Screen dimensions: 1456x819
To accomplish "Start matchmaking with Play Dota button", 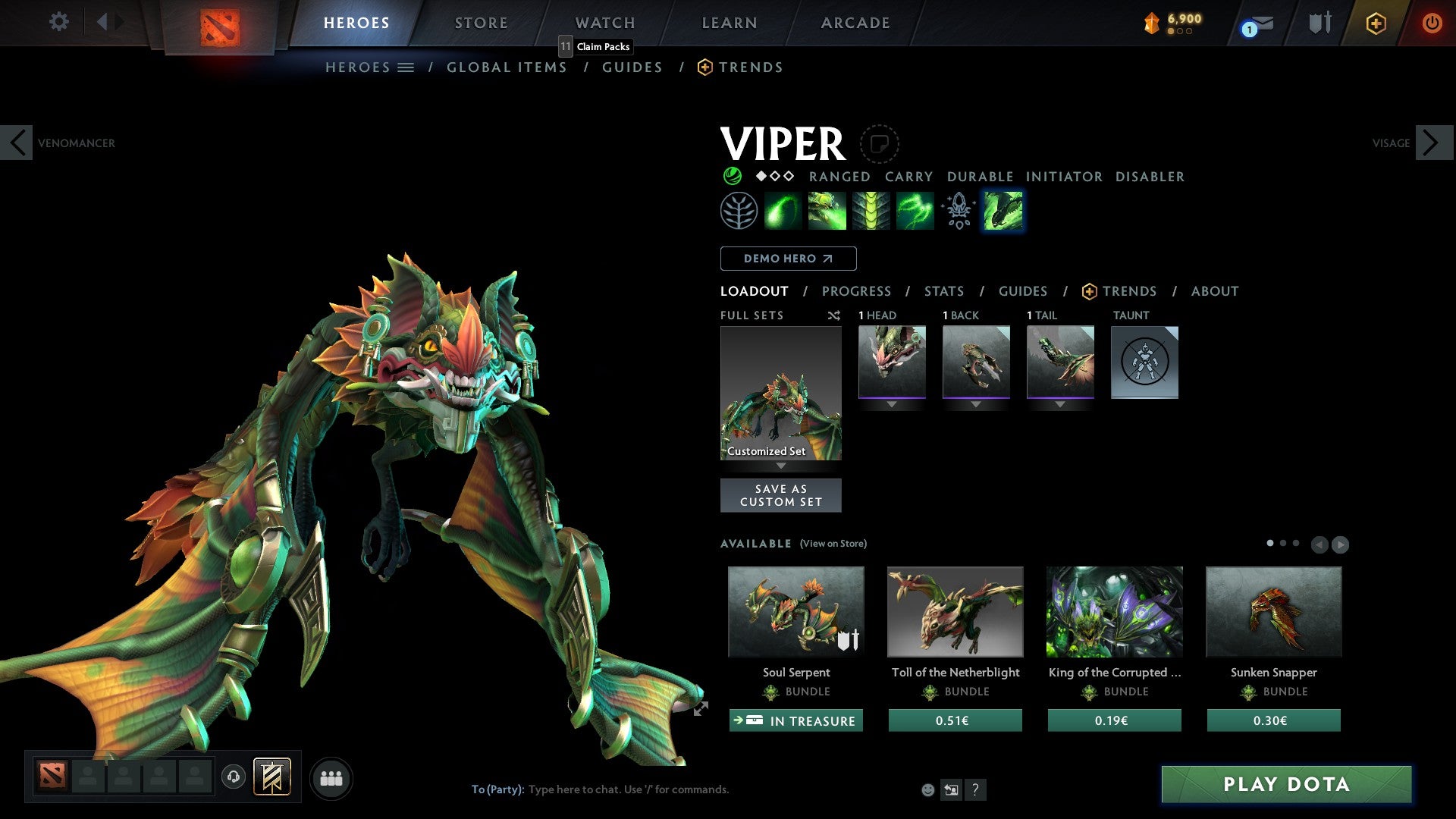I will point(1286,784).
